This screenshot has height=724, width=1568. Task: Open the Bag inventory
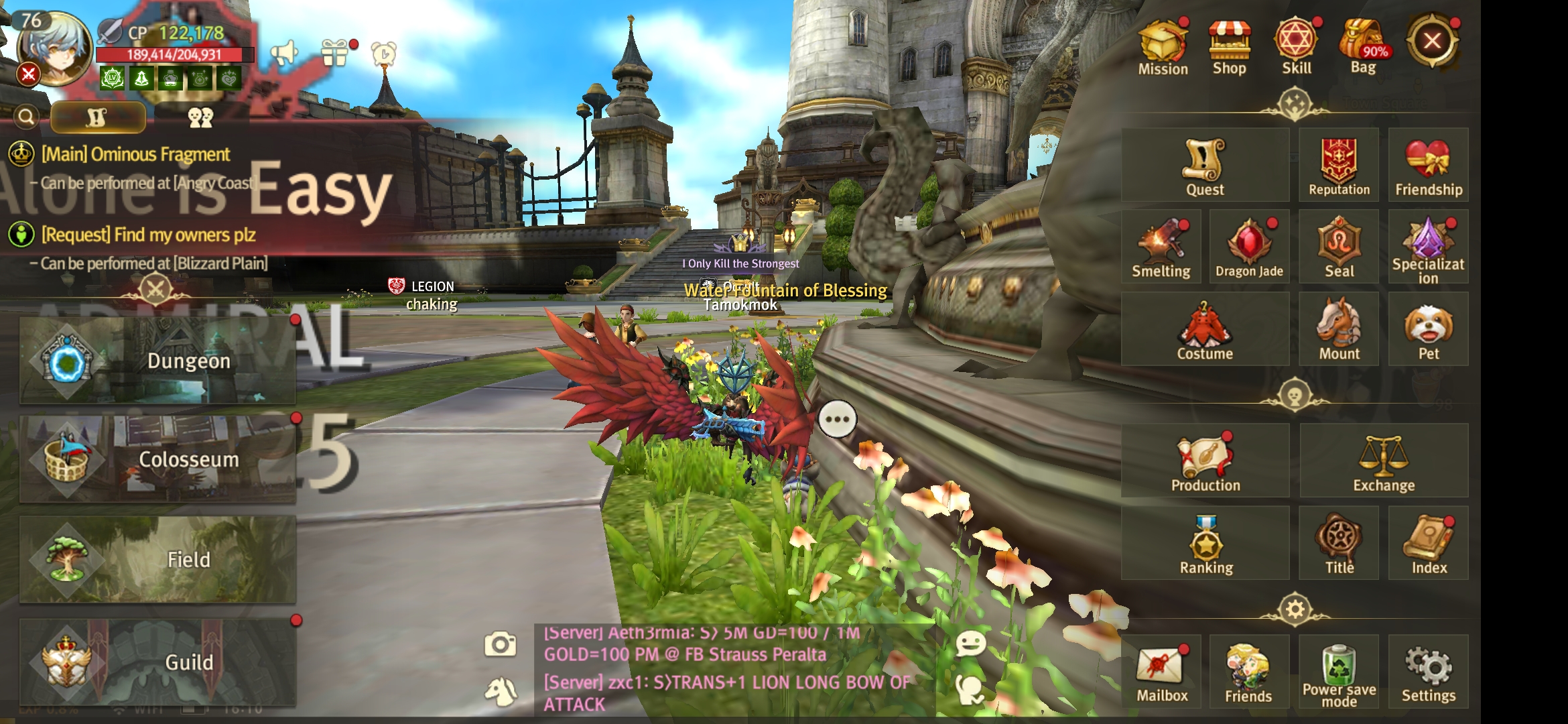click(x=1363, y=47)
